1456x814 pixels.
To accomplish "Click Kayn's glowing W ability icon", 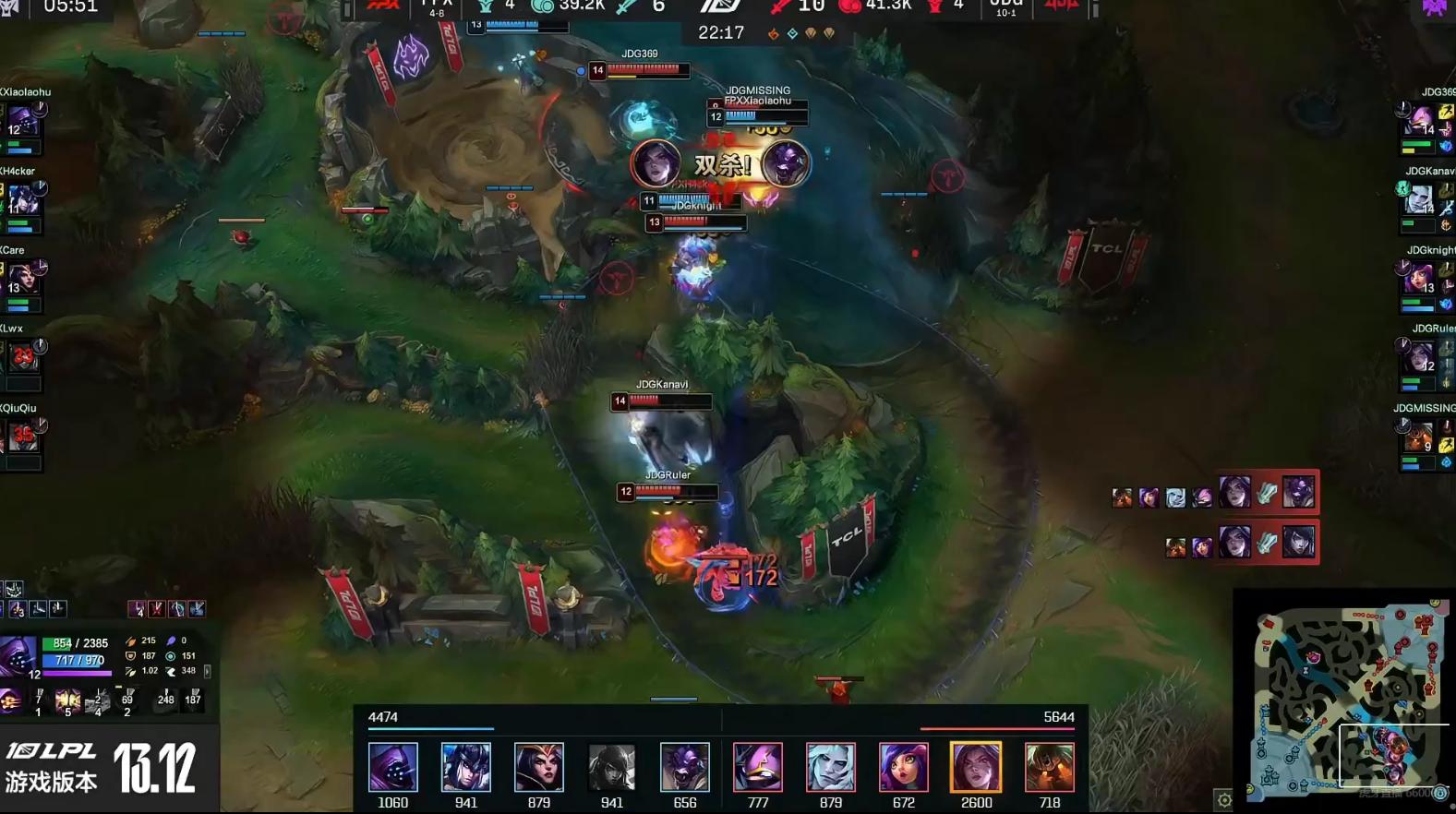I will 67,703.
